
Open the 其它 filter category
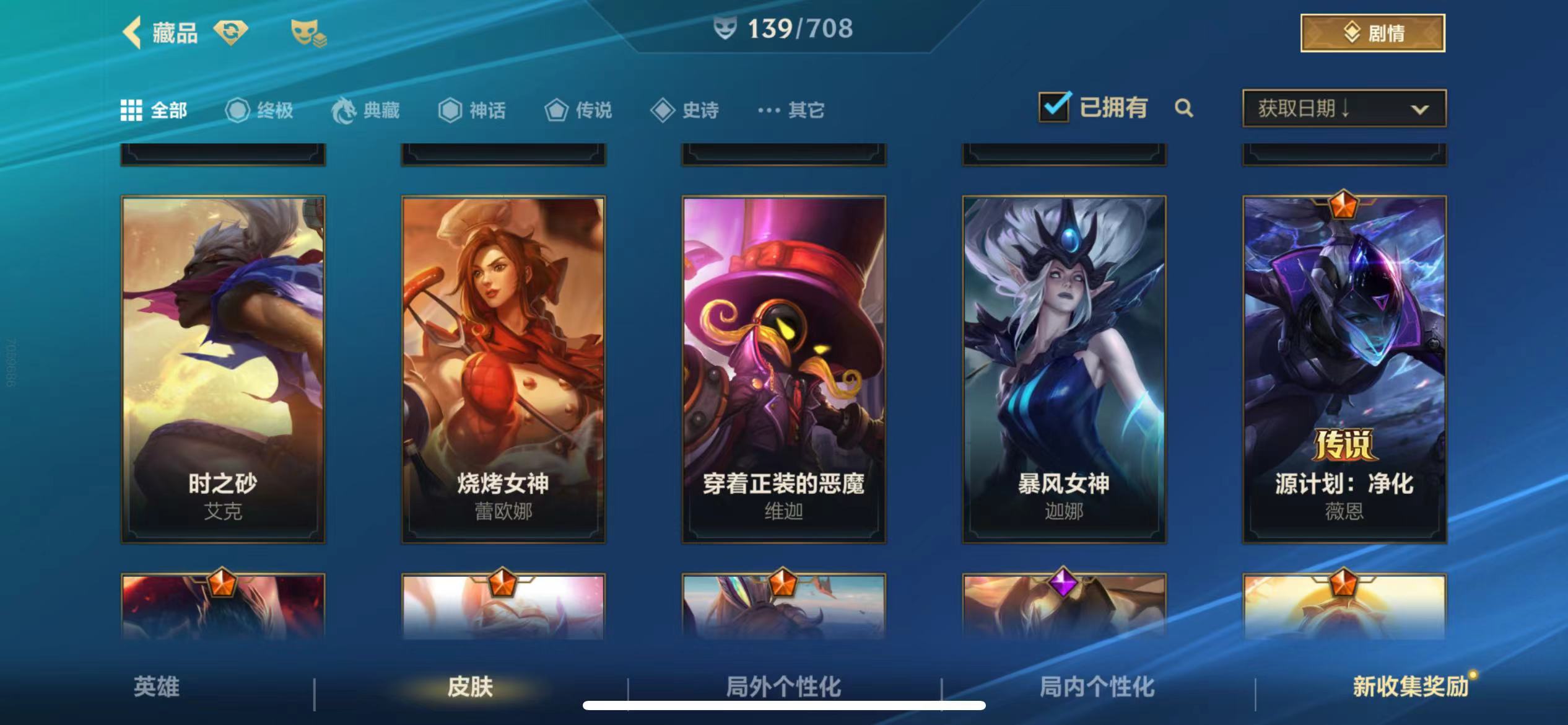791,110
